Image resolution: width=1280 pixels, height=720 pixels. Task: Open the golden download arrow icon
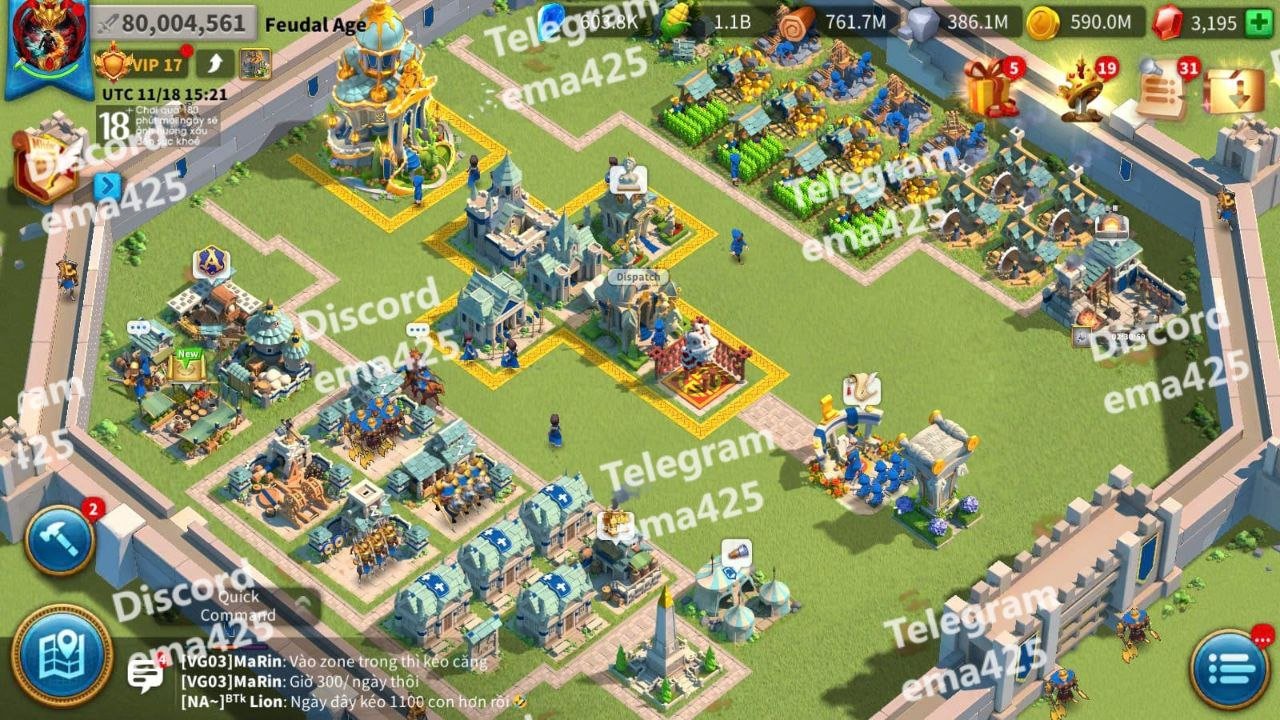[x=1234, y=90]
